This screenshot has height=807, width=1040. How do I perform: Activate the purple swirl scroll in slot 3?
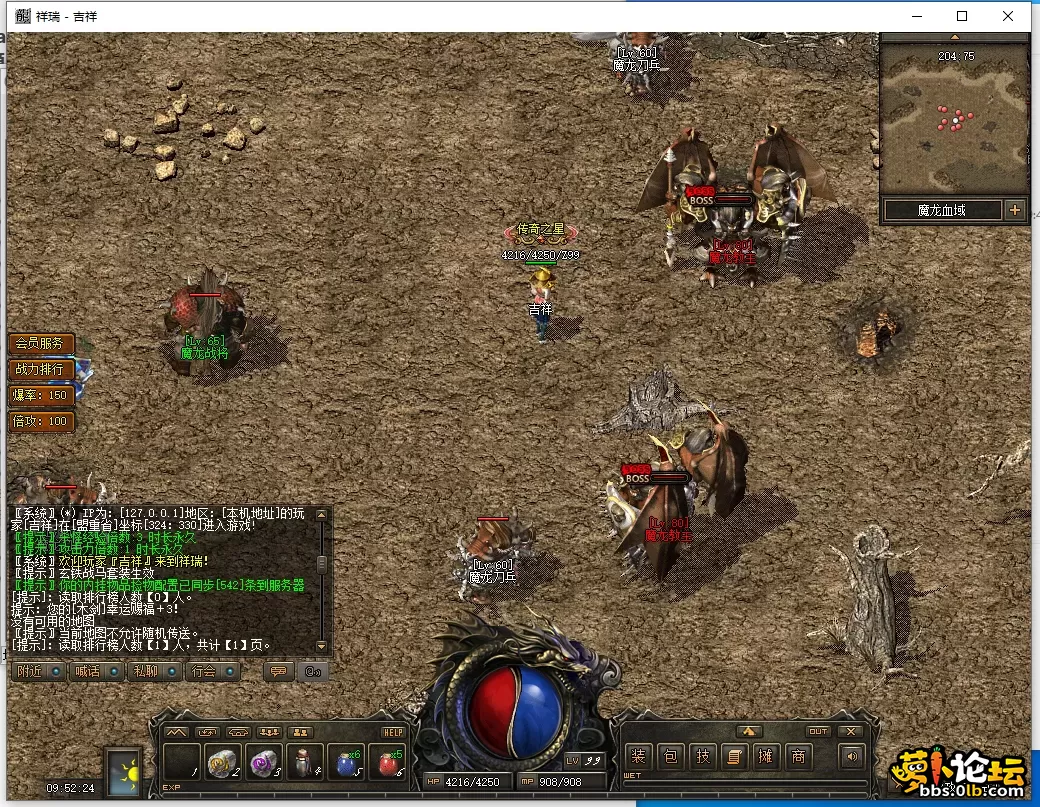click(x=263, y=764)
